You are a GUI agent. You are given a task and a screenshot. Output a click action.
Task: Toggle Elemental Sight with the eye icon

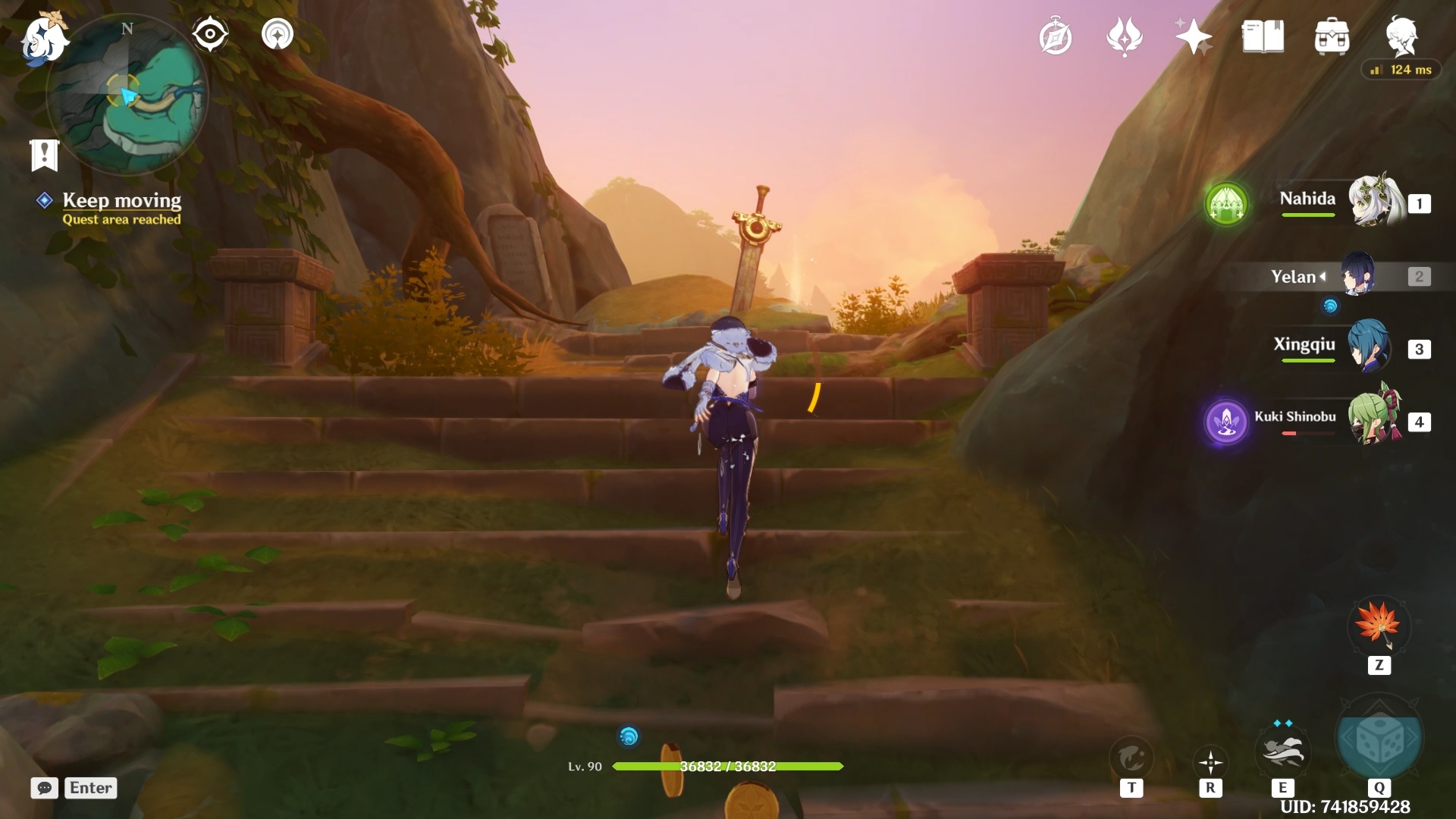209,33
